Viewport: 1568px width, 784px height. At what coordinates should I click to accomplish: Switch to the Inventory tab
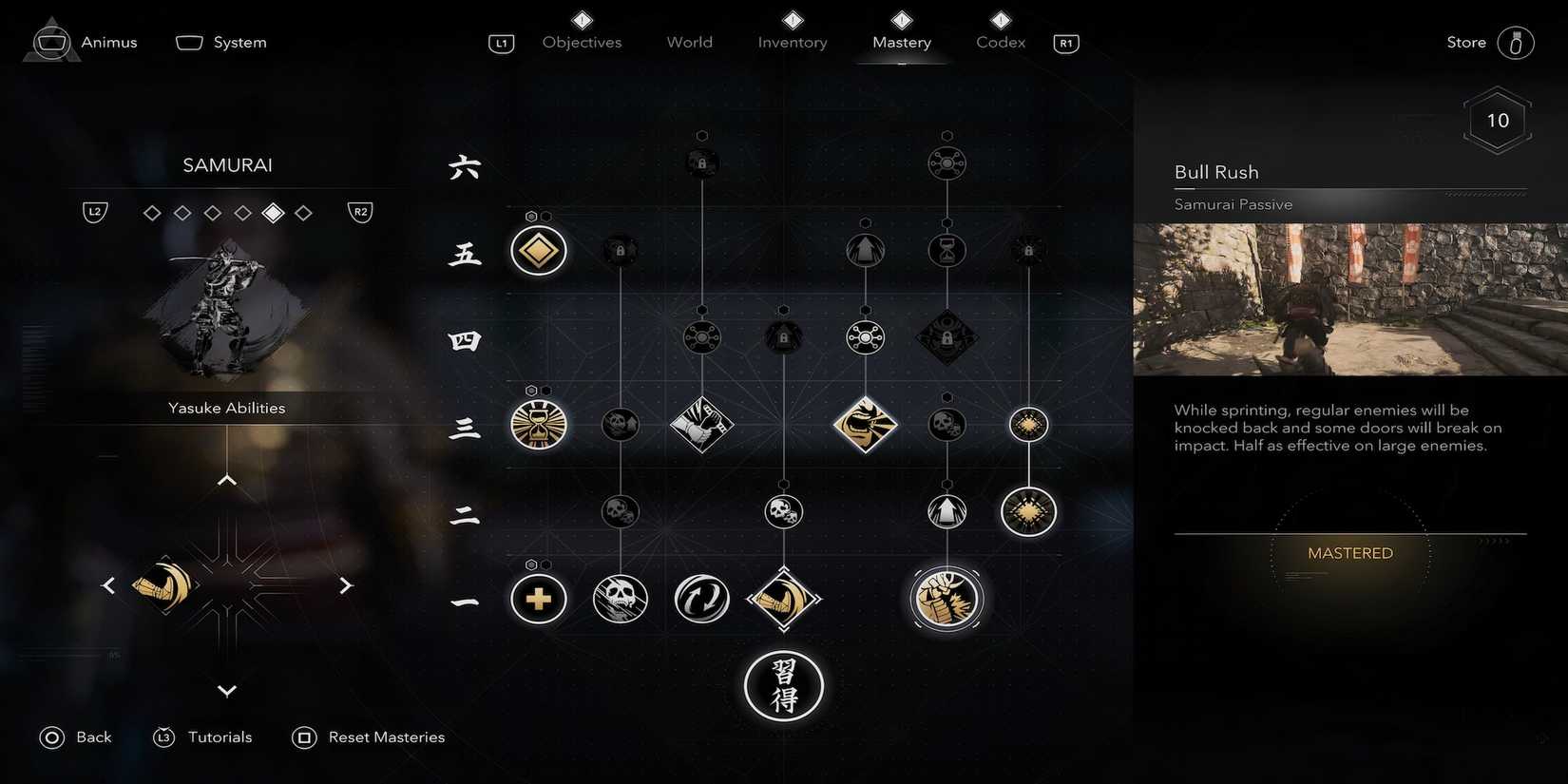coord(792,42)
